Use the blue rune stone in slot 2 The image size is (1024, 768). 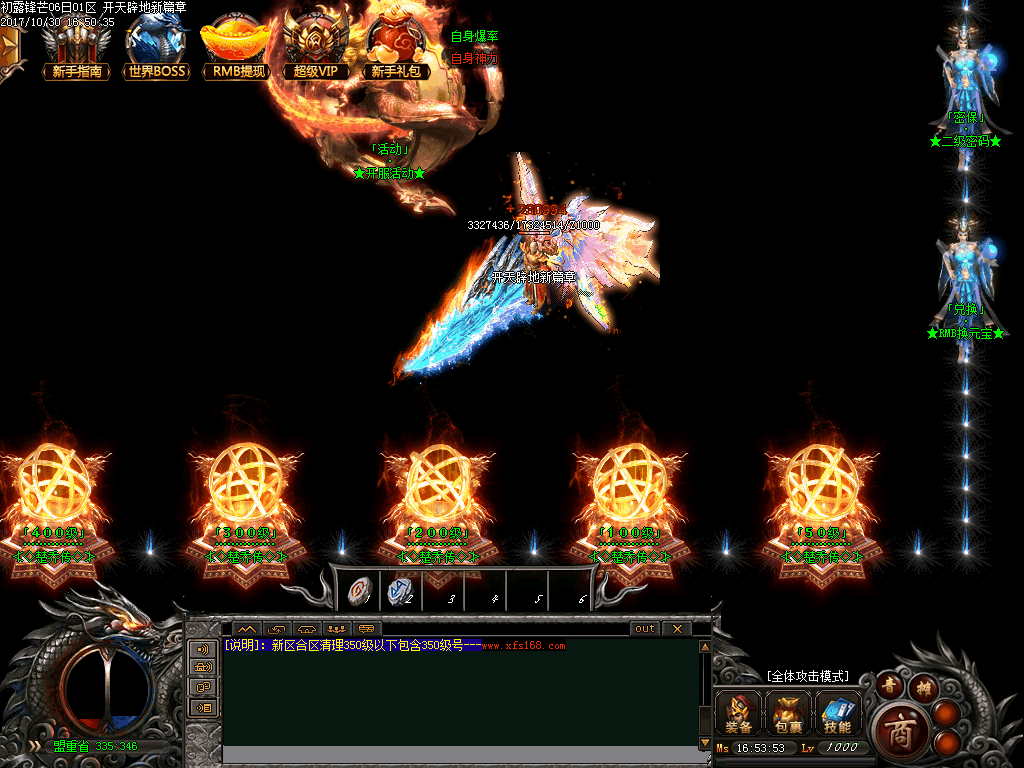[x=400, y=592]
